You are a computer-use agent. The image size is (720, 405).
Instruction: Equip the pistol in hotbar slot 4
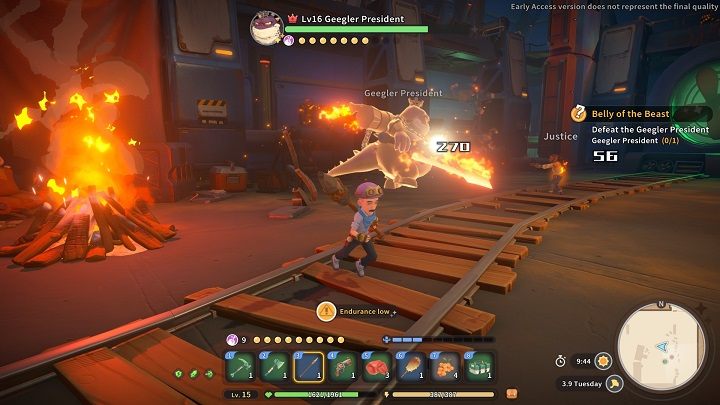(342, 366)
